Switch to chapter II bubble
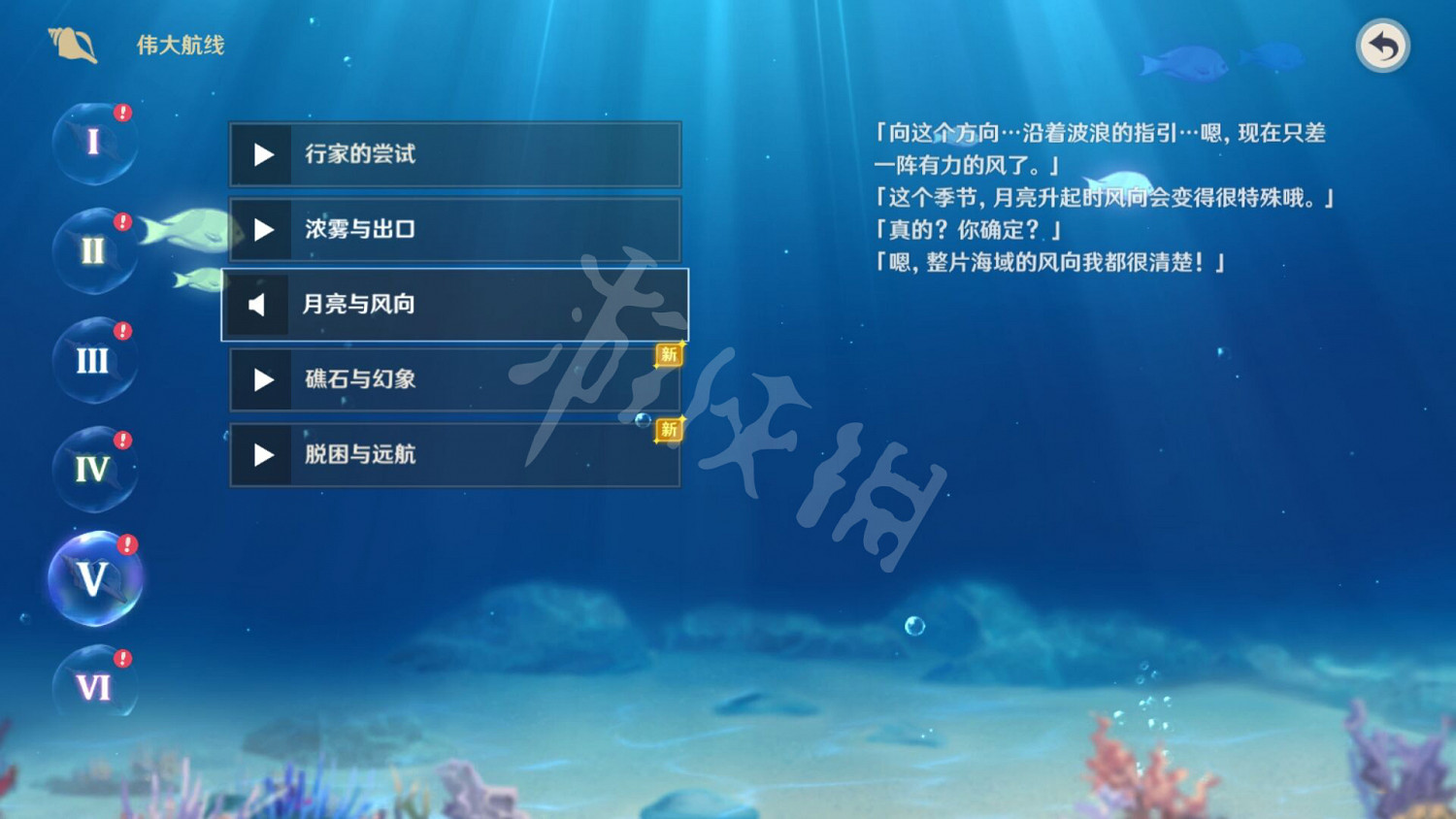Image resolution: width=1456 pixels, height=819 pixels. click(x=94, y=250)
